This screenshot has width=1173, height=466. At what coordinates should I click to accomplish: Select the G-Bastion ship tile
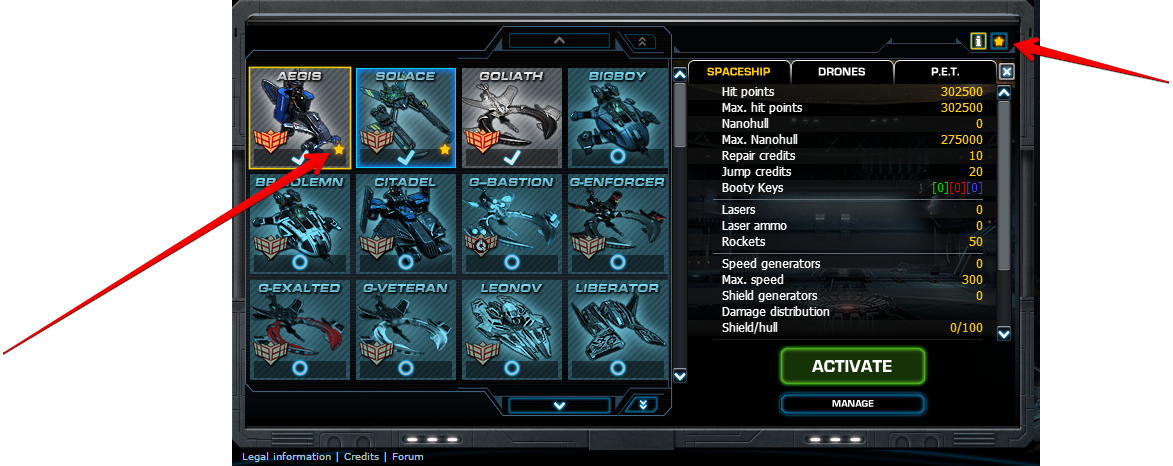click(x=511, y=224)
